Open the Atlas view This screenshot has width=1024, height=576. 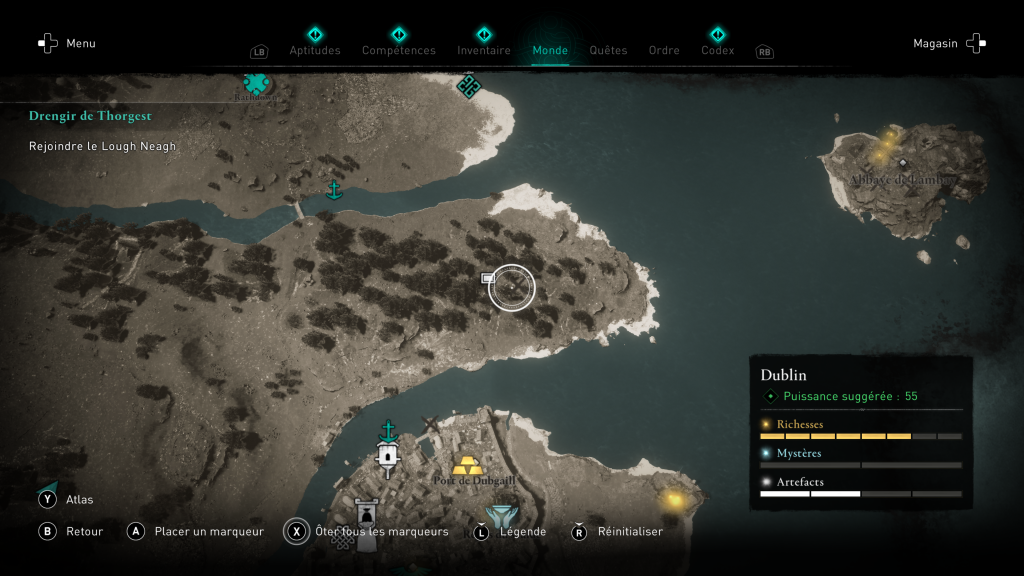66,499
